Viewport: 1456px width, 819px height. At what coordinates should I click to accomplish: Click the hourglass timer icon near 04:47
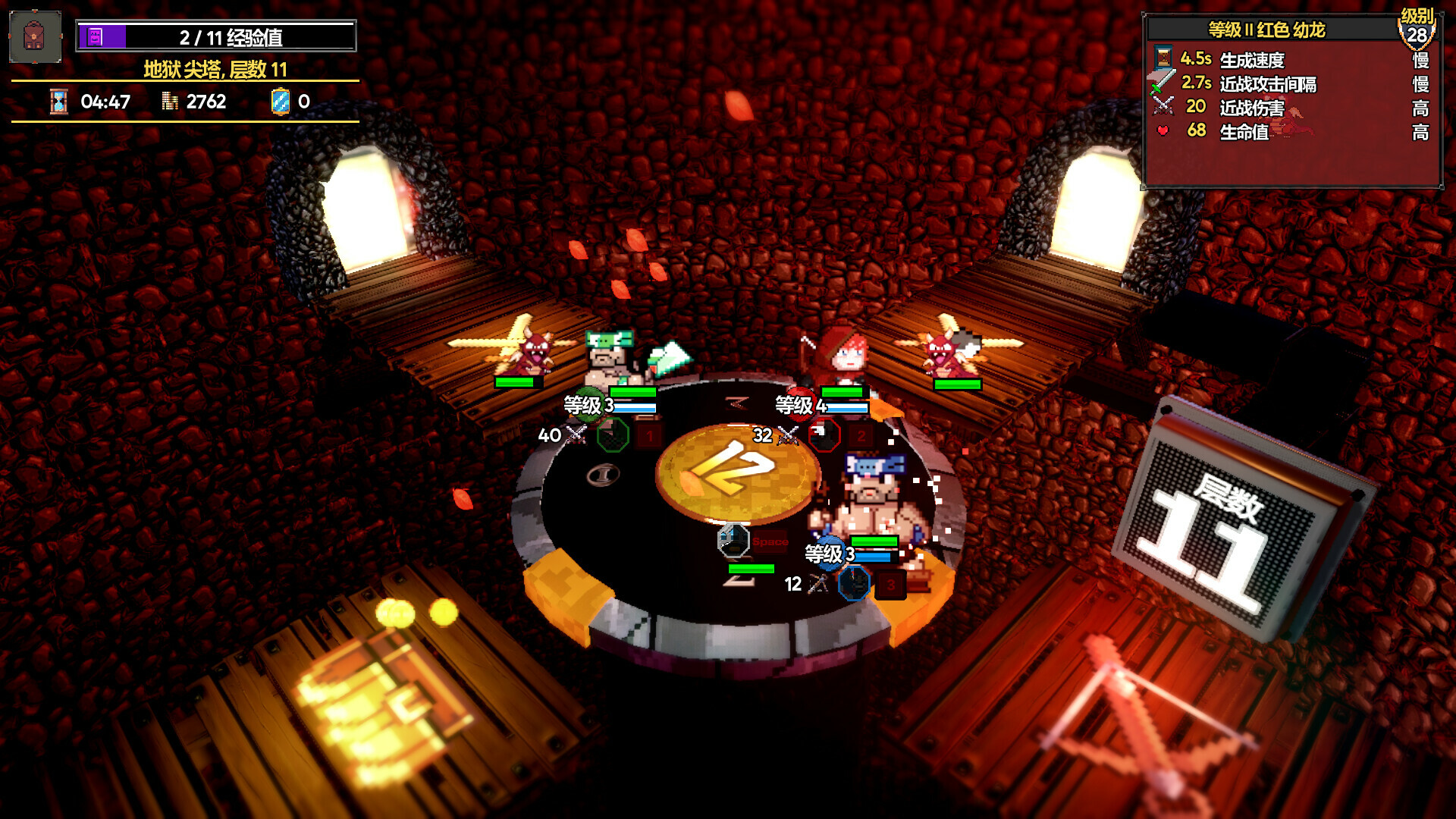(x=58, y=102)
